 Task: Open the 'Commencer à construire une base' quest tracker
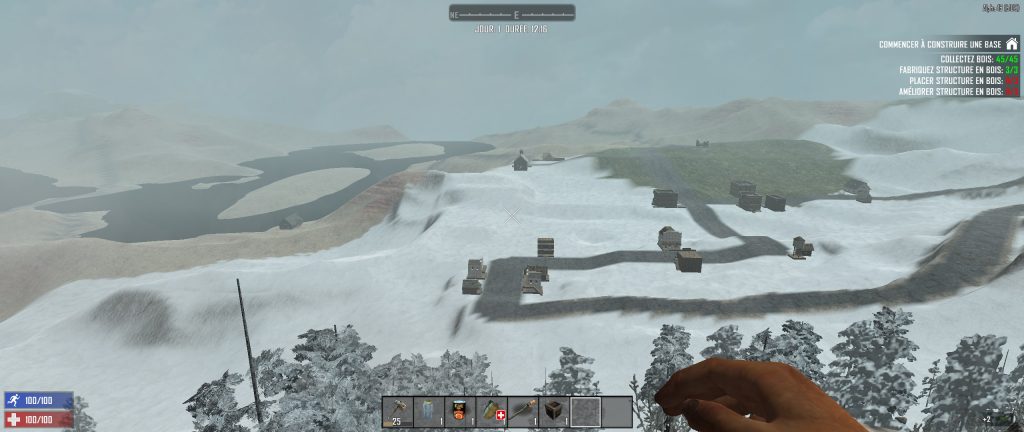[939, 45]
